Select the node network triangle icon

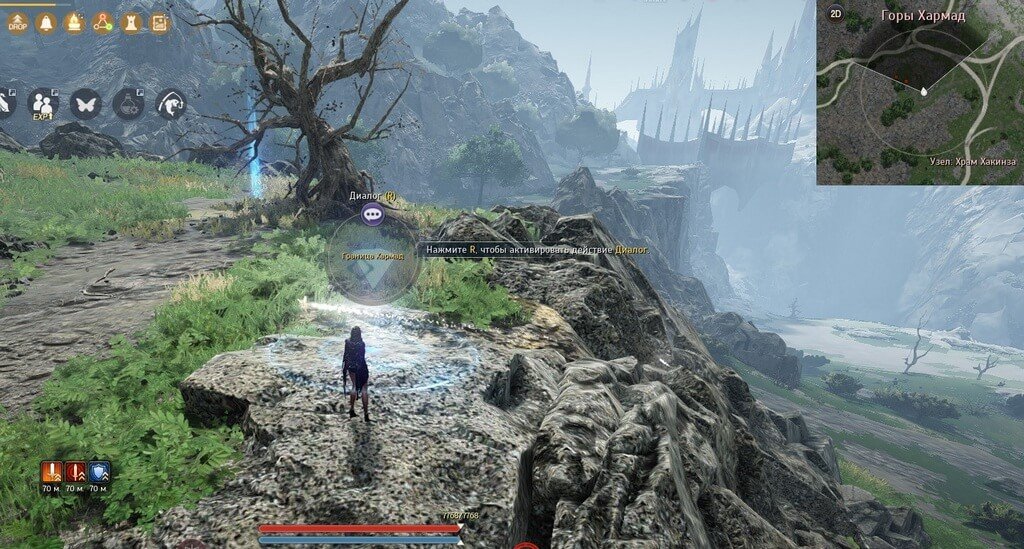tap(102, 22)
